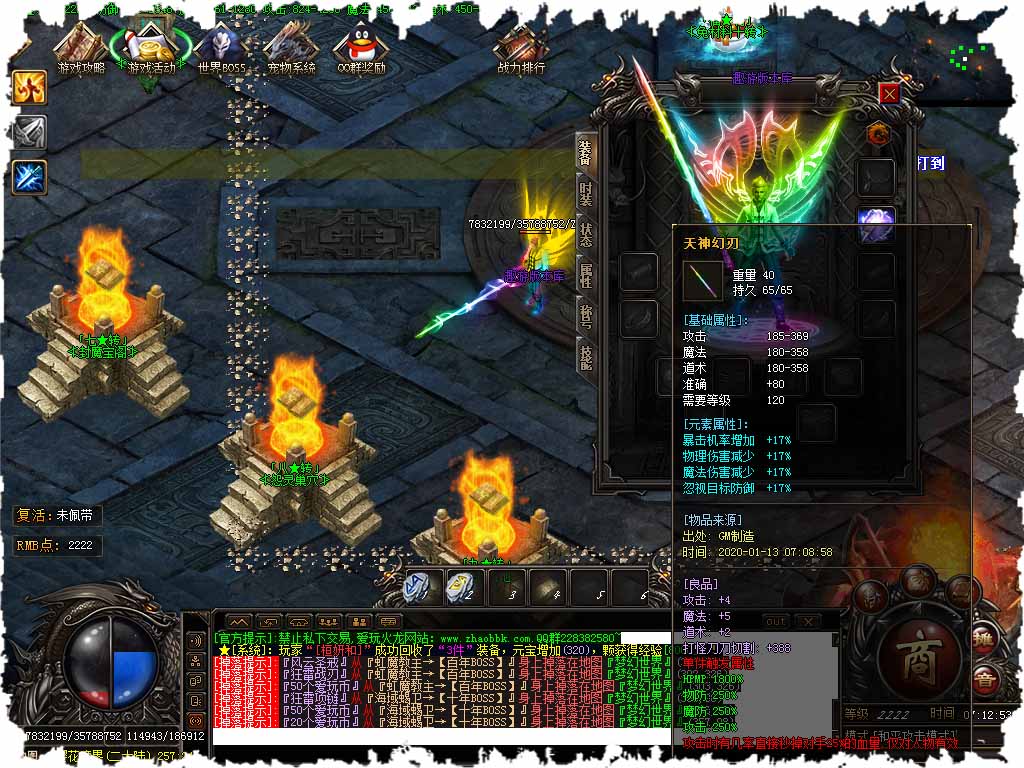Select the crossed swords icon

point(29,132)
